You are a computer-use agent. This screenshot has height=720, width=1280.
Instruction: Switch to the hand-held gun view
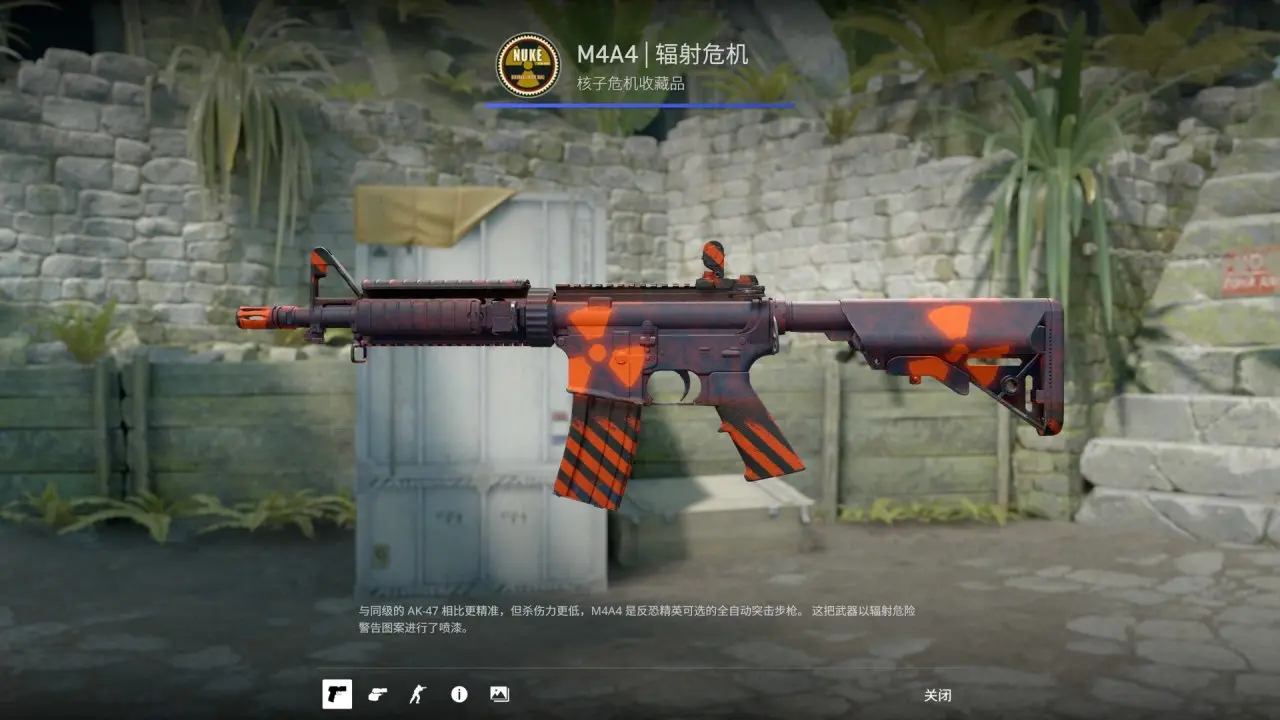[377, 694]
